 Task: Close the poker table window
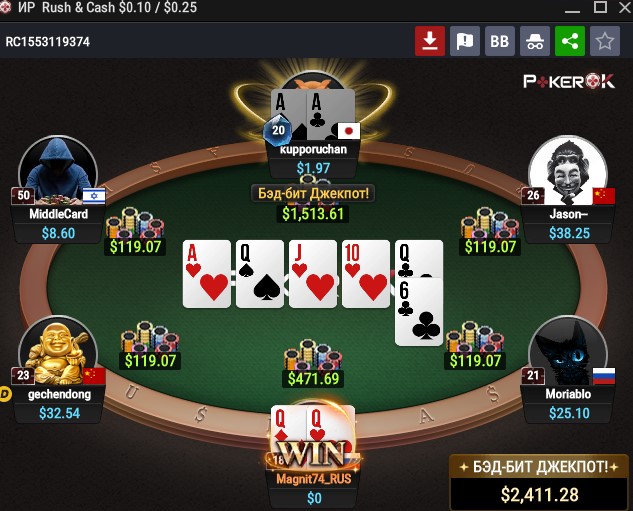pyautogui.click(x=625, y=8)
